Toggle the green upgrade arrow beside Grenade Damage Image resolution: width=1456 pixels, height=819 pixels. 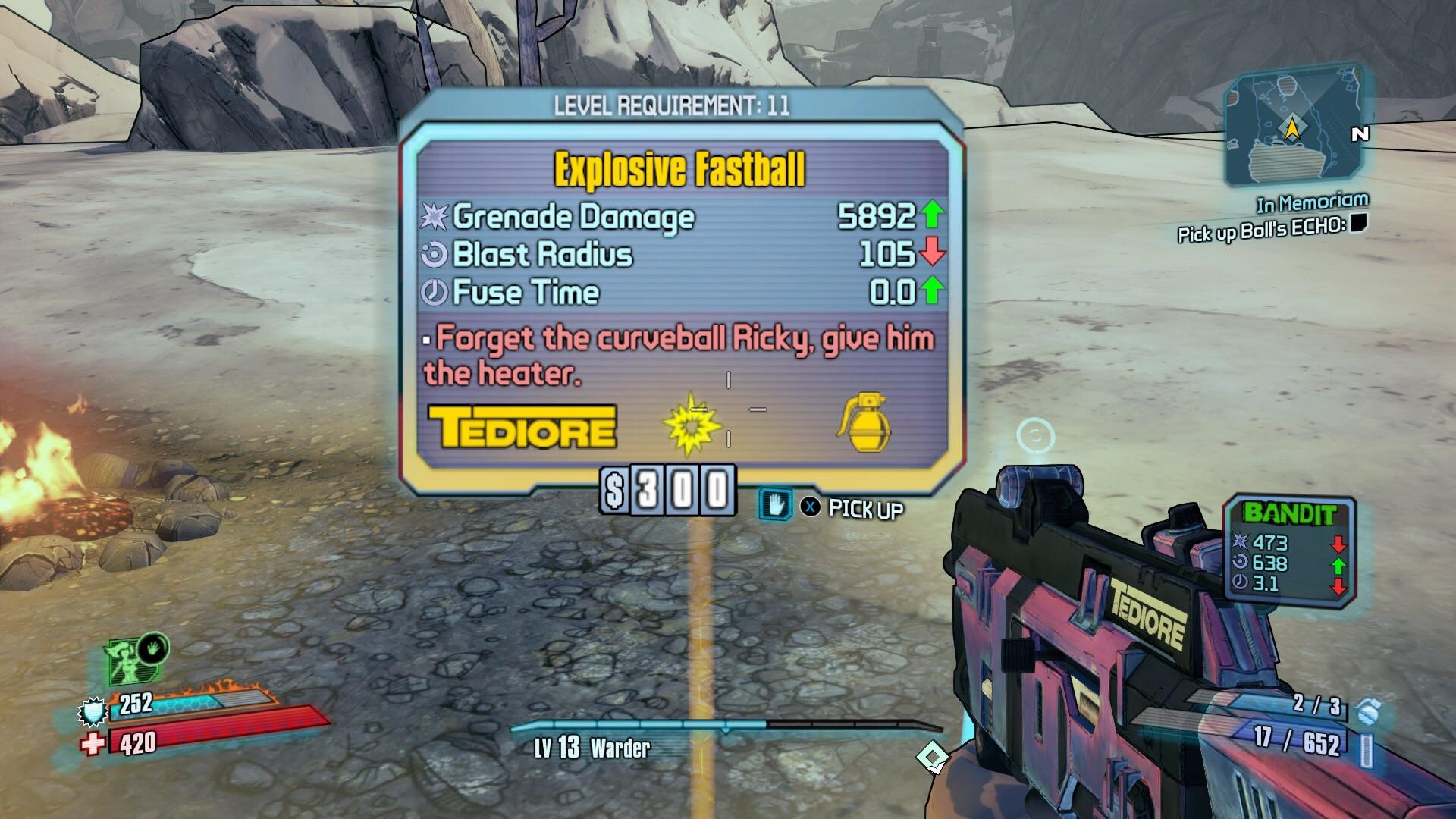coord(930,215)
